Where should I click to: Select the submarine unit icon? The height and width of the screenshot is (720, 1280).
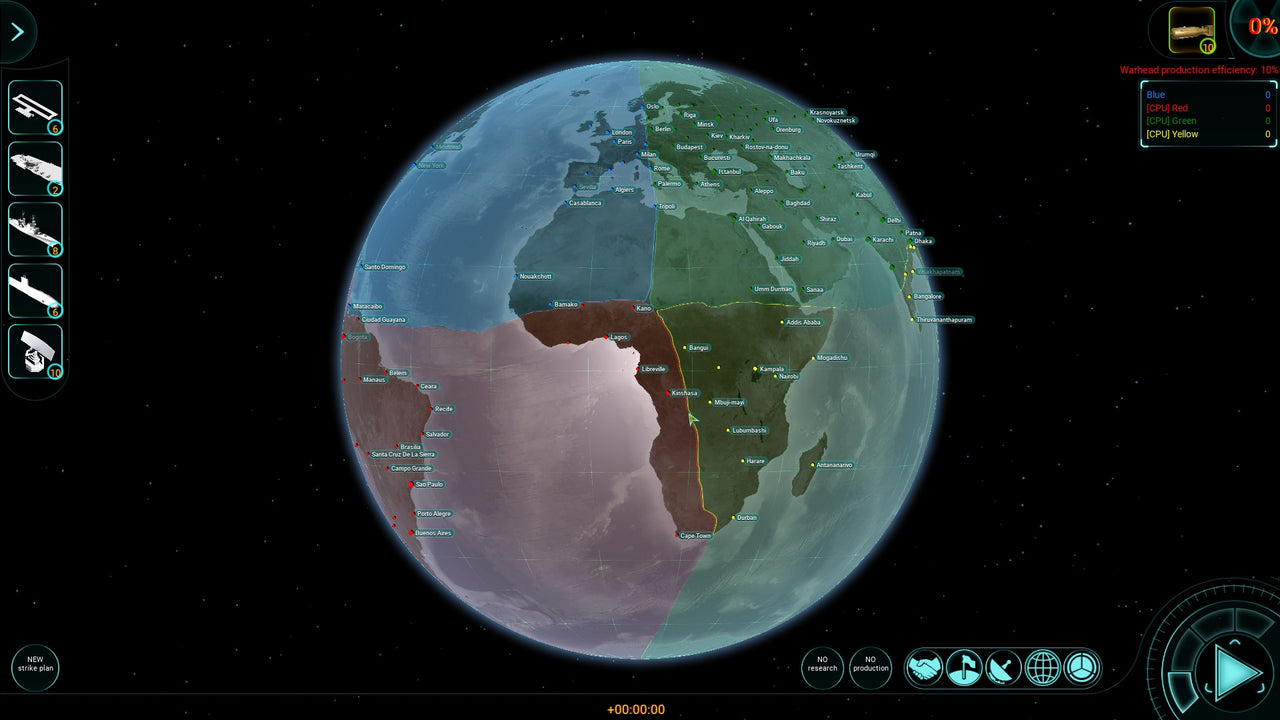coord(33,291)
